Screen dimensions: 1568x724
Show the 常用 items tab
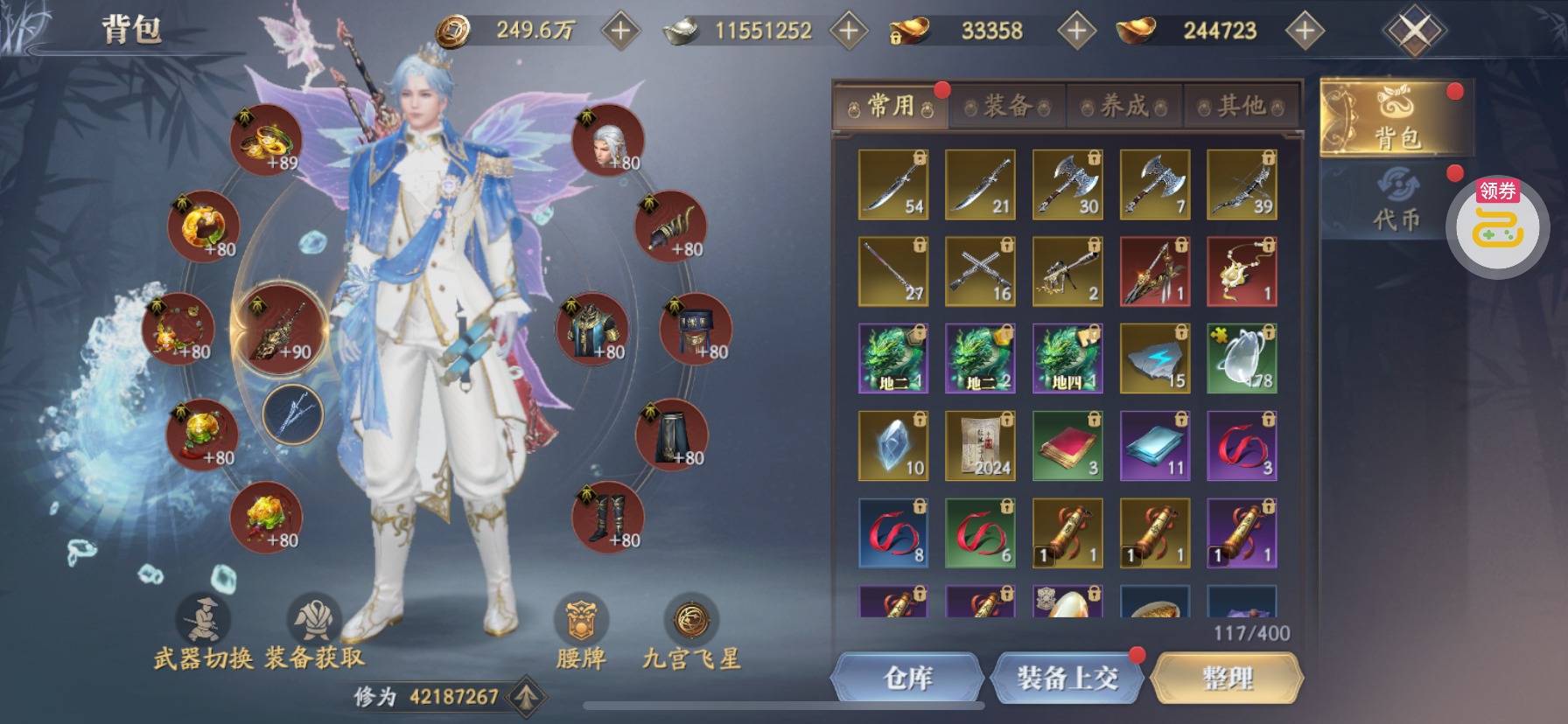point(891,107)
